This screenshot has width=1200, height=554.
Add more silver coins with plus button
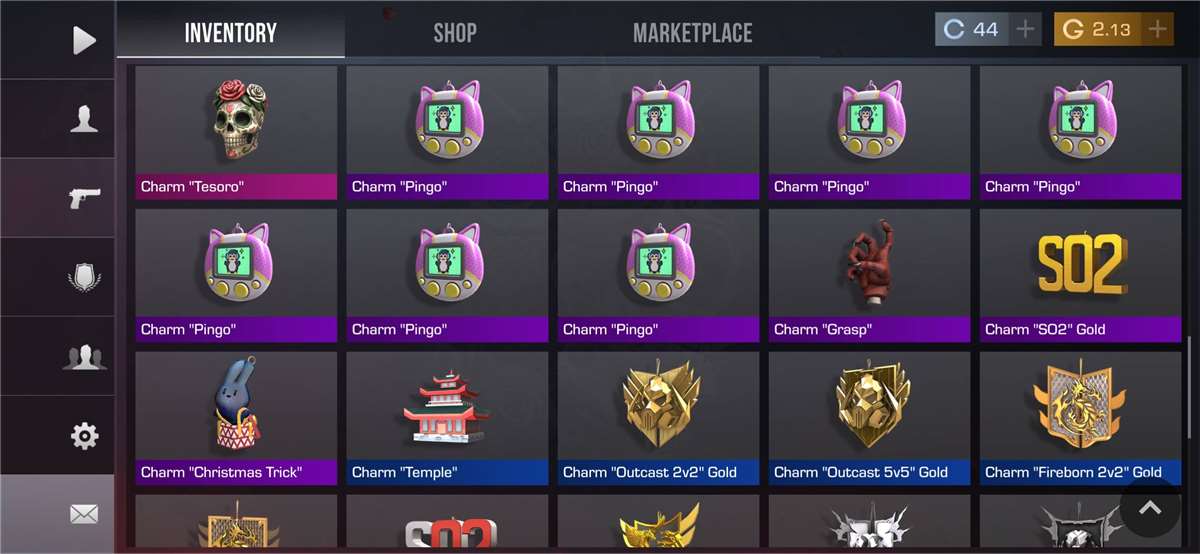(x=1025, y=29)
